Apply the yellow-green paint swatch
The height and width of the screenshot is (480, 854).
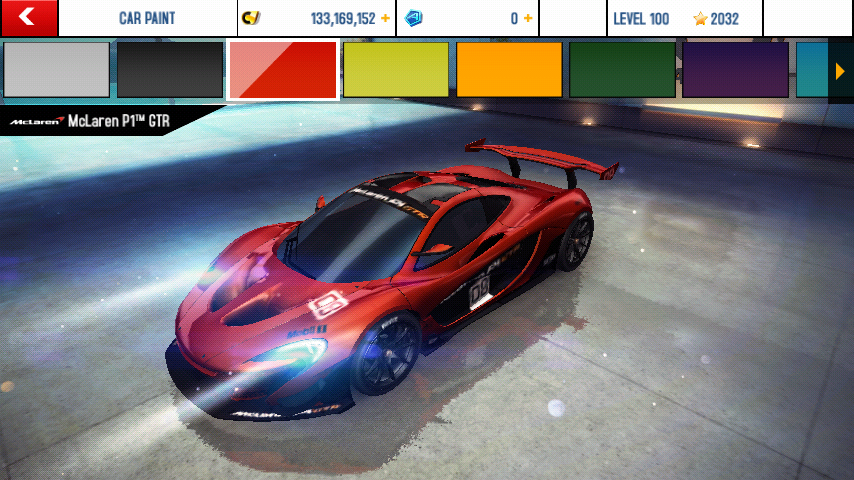[x=396, y=70]
